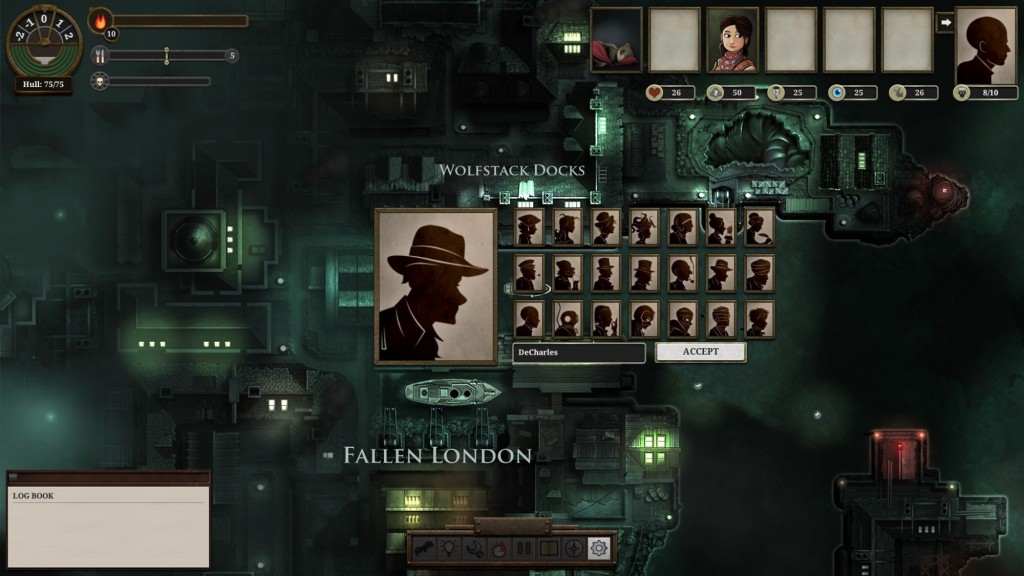
Task: Open the Log Book panel
Action: (108, 520)
